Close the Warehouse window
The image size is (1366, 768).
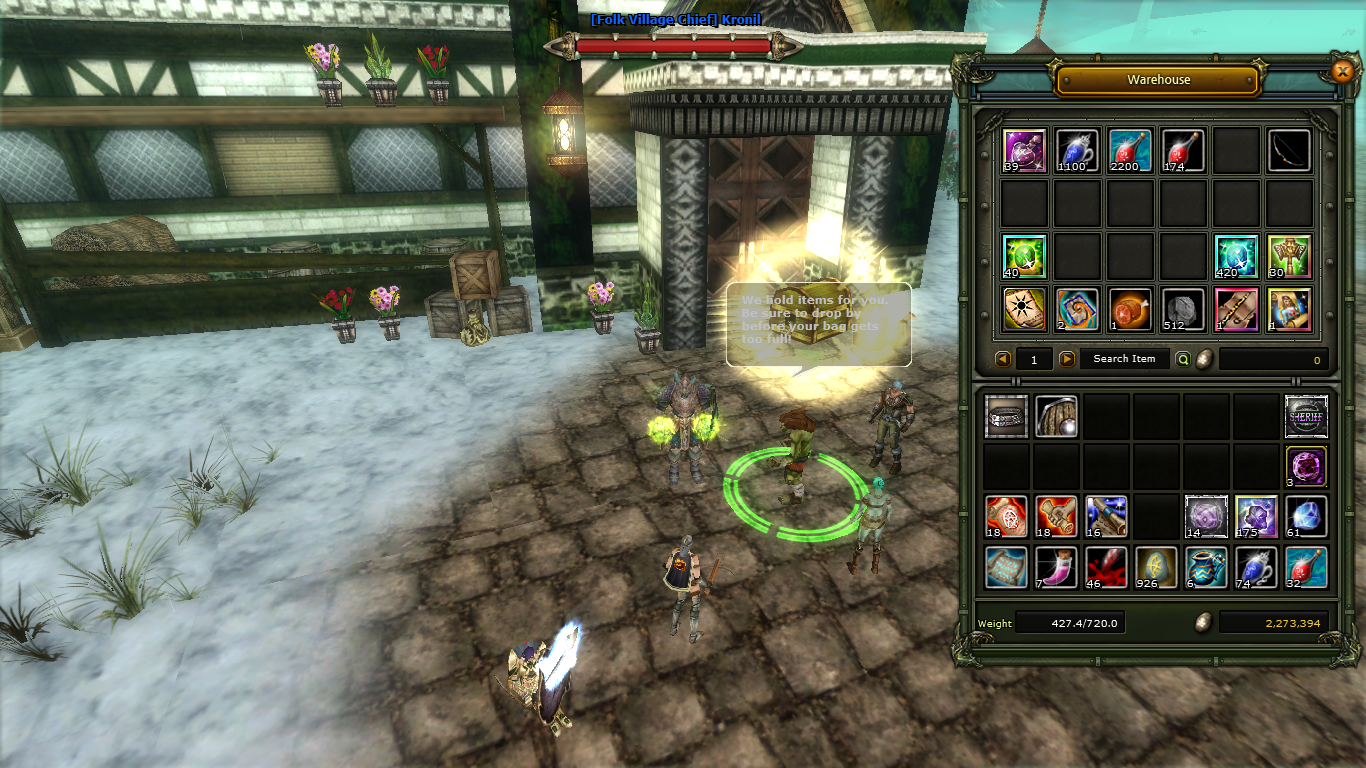[x=1342, y=70]
